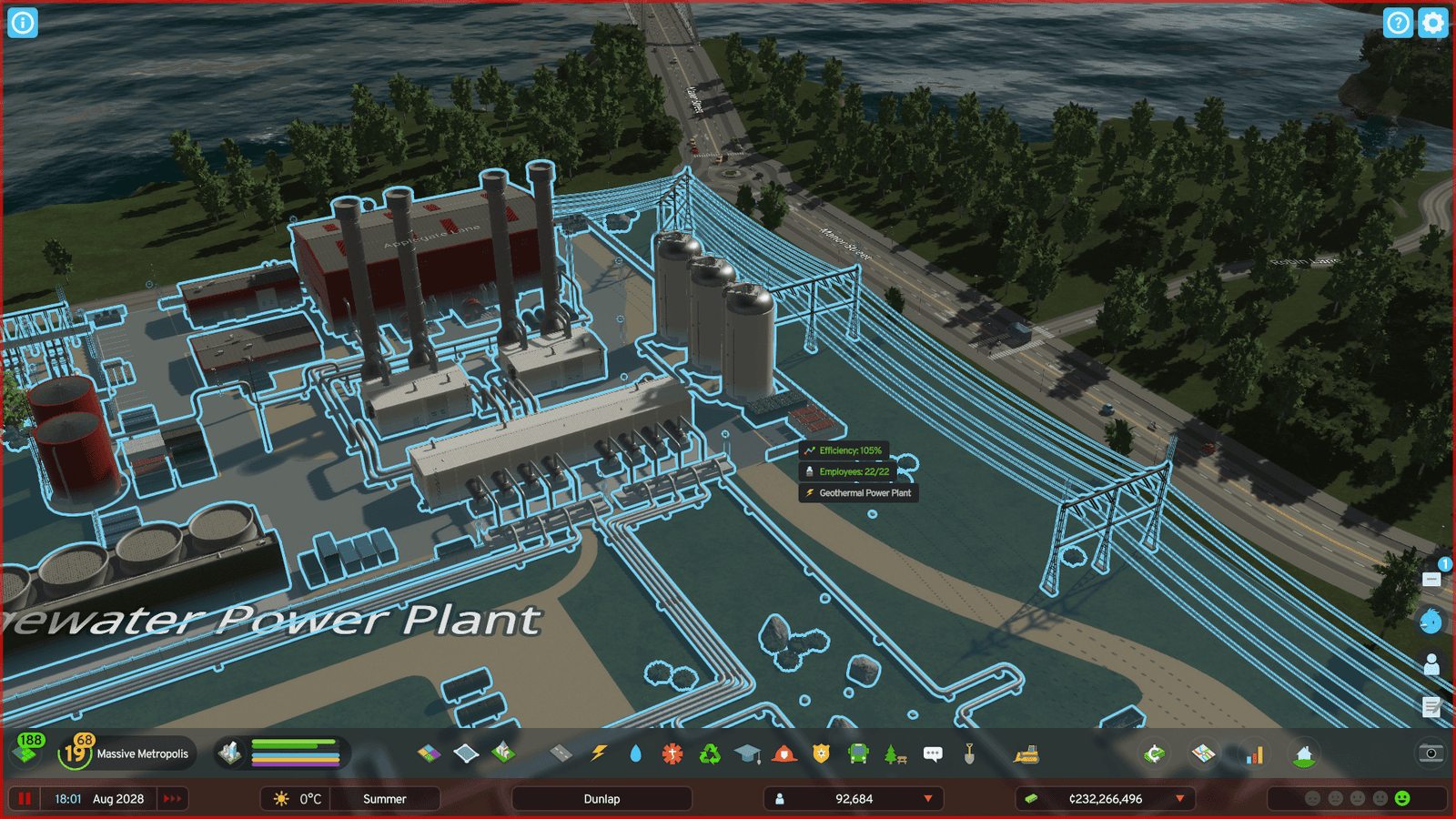
Task: Change game speed with triple arrows
Action: 172,799
